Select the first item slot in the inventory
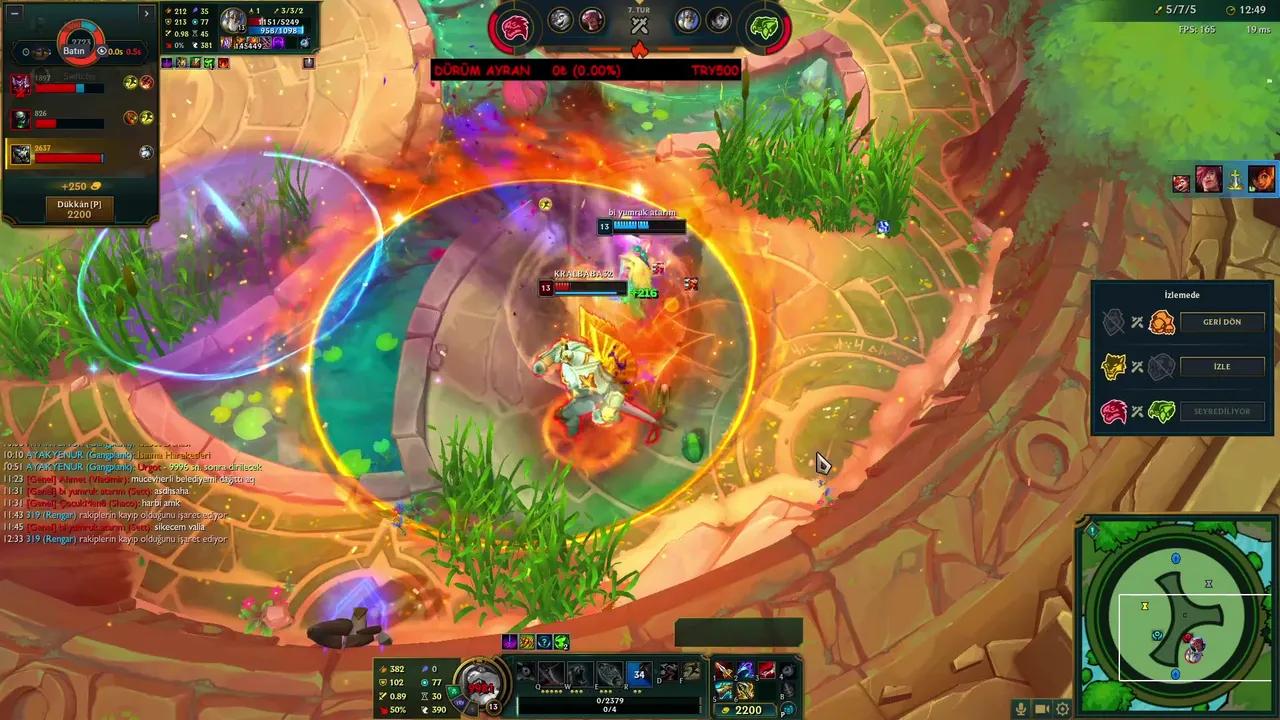The height and width of the screenshot is (720, 1280). pos(722,672)
